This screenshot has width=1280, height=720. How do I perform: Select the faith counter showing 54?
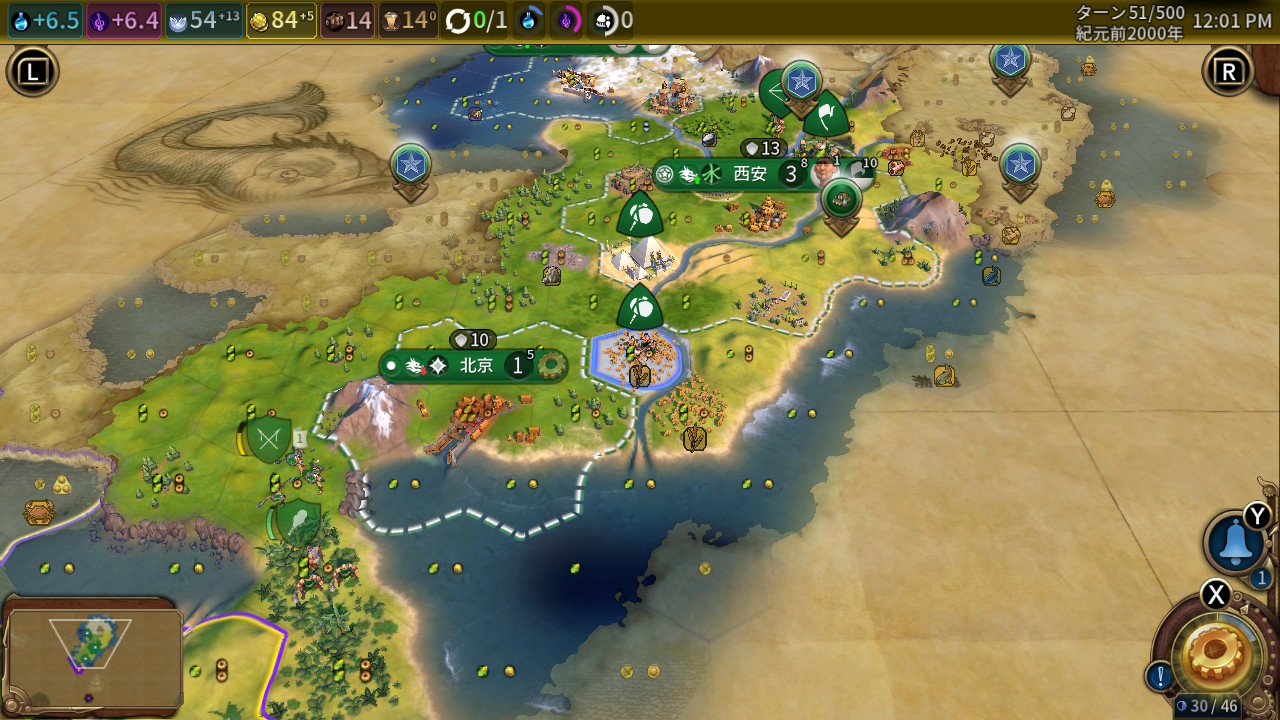click(x=204, y=21)
